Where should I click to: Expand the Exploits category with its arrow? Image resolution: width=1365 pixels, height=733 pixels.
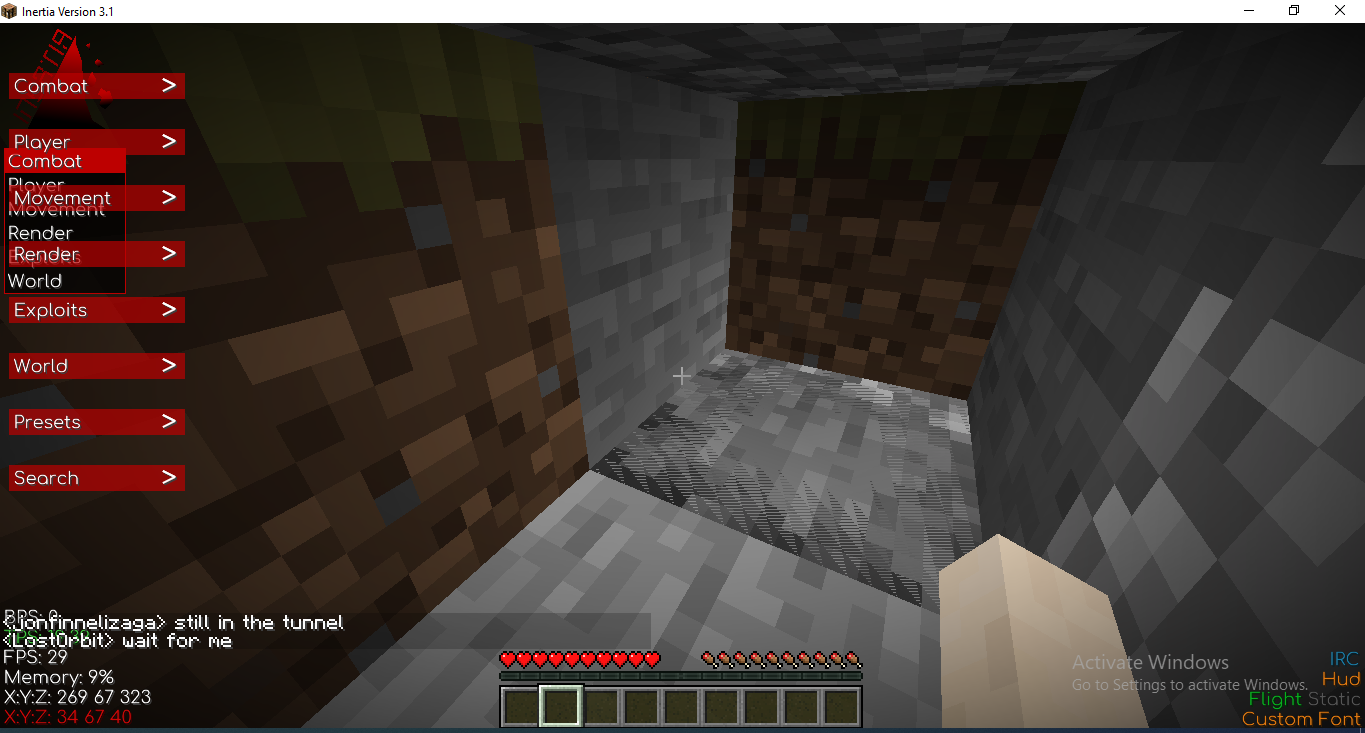click(169, 310)
